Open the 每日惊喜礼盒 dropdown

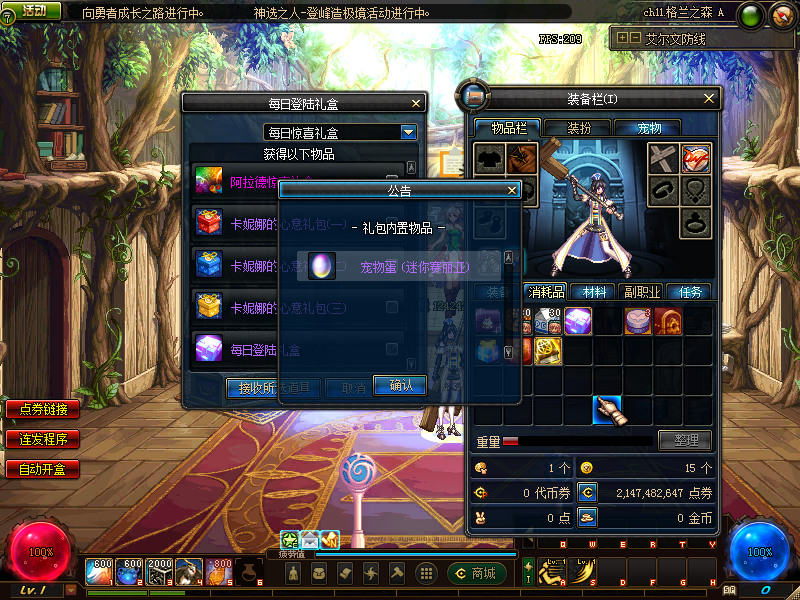408,132
